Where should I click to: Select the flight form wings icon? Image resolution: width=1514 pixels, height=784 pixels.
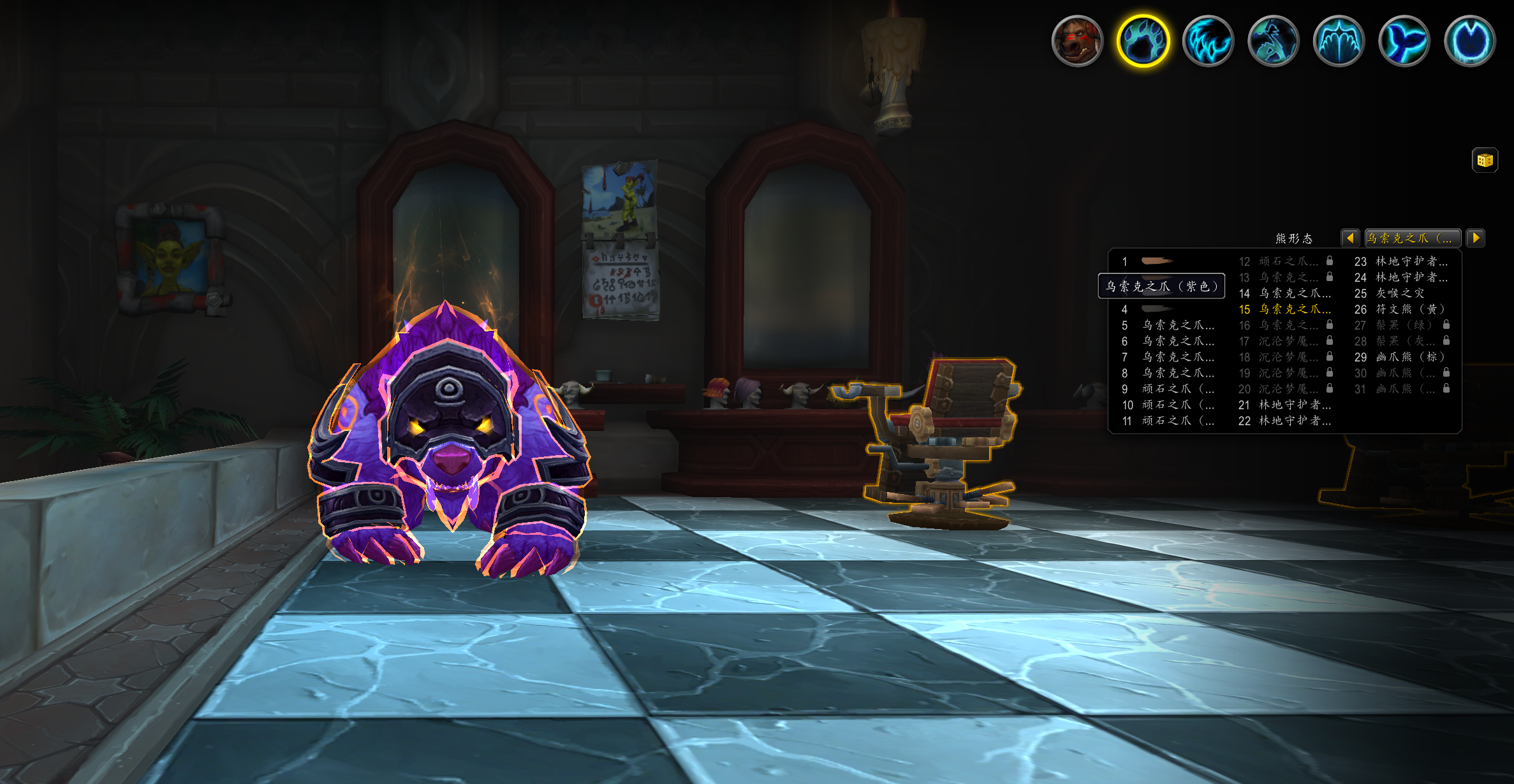point(1339,41)
